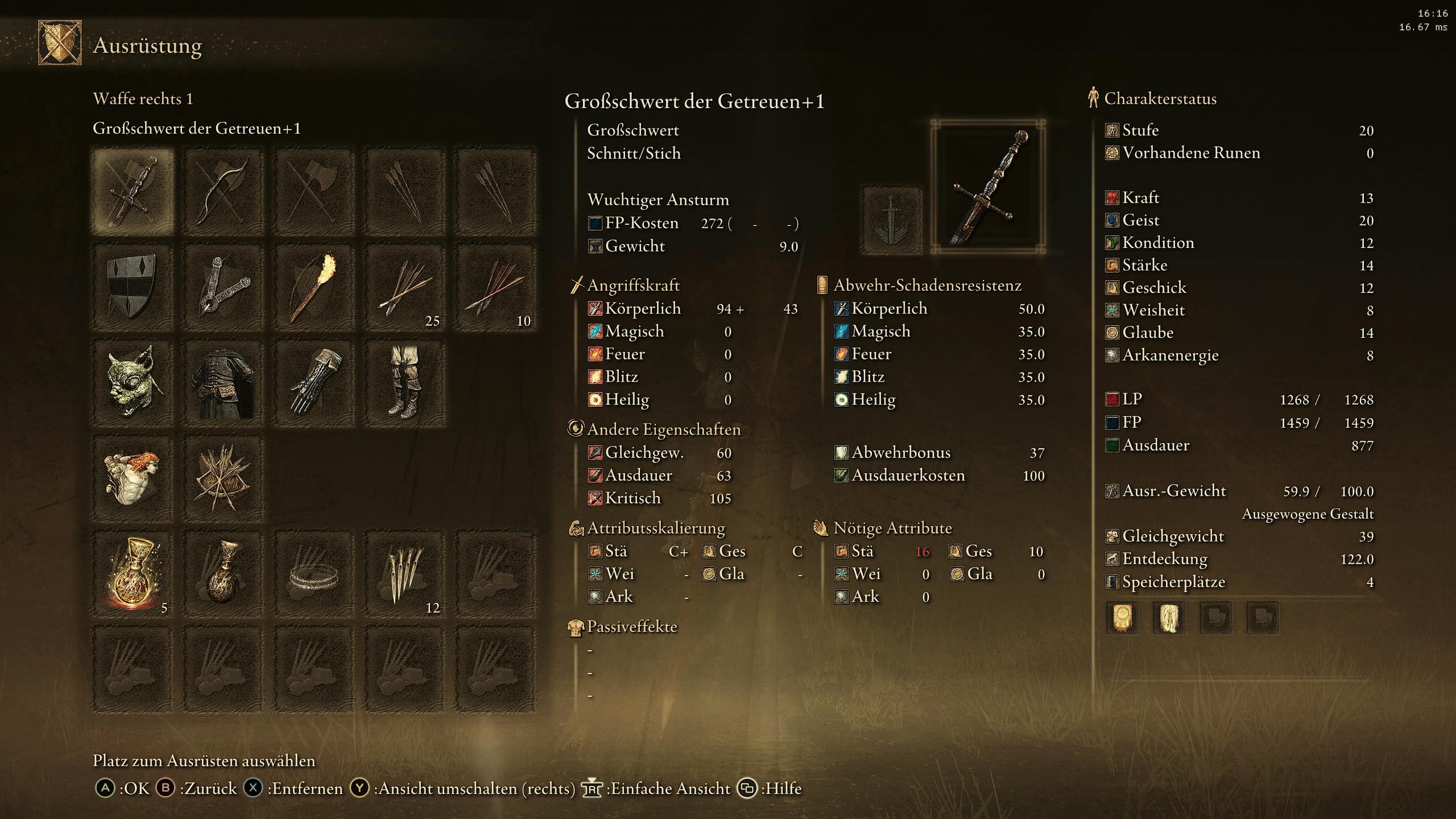Select the burning torch slot
Viewport: 1456px width, 819px height.
[314, 288]
